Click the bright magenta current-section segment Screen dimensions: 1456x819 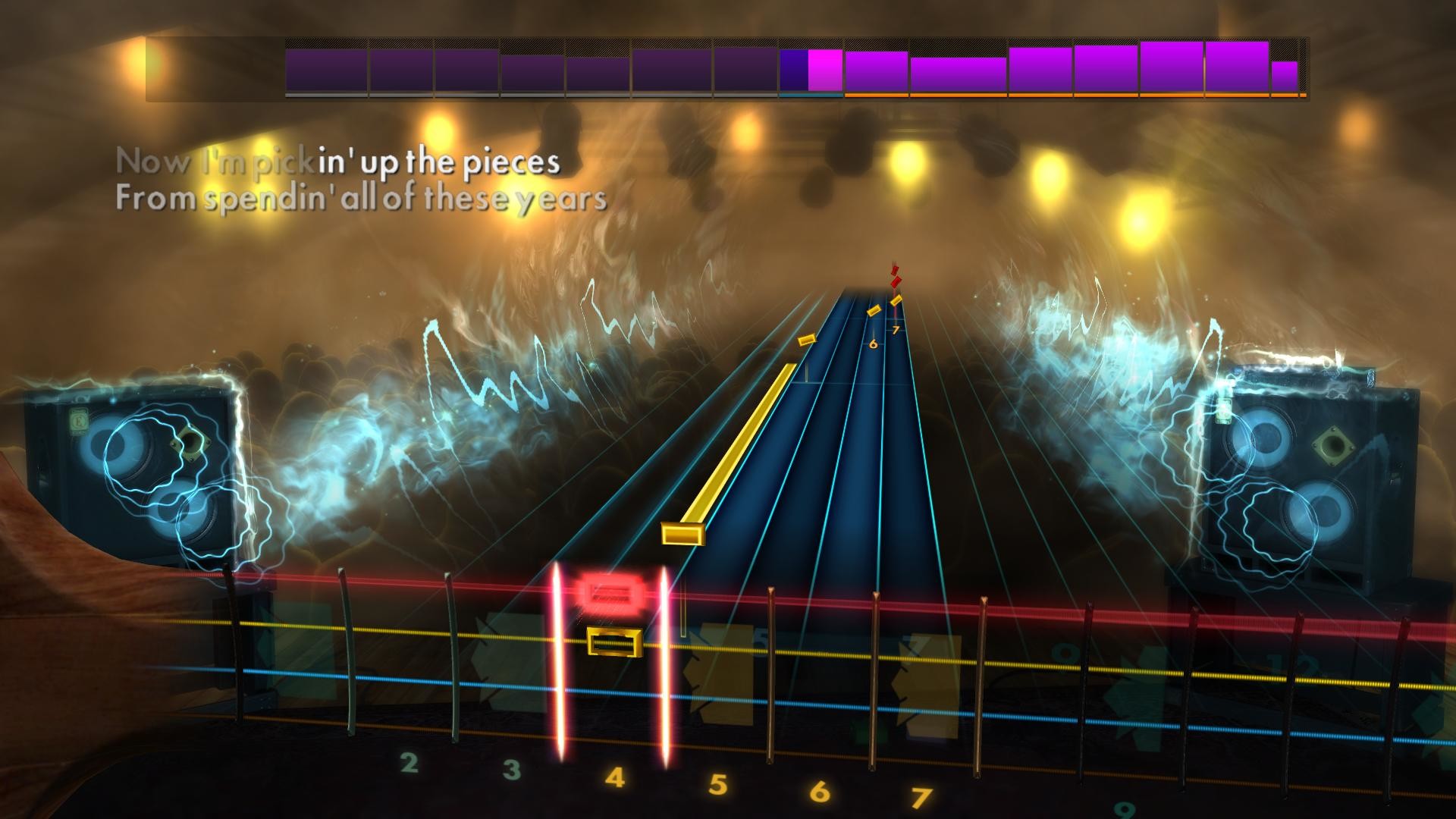click(x=824, y=68)
